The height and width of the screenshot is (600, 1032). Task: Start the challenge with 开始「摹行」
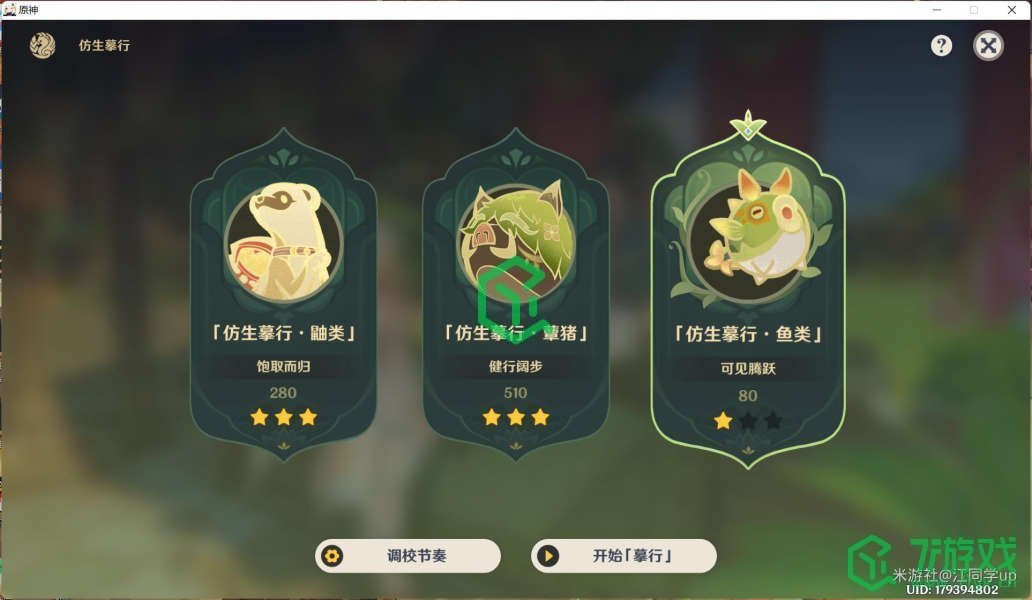point(624,556)
